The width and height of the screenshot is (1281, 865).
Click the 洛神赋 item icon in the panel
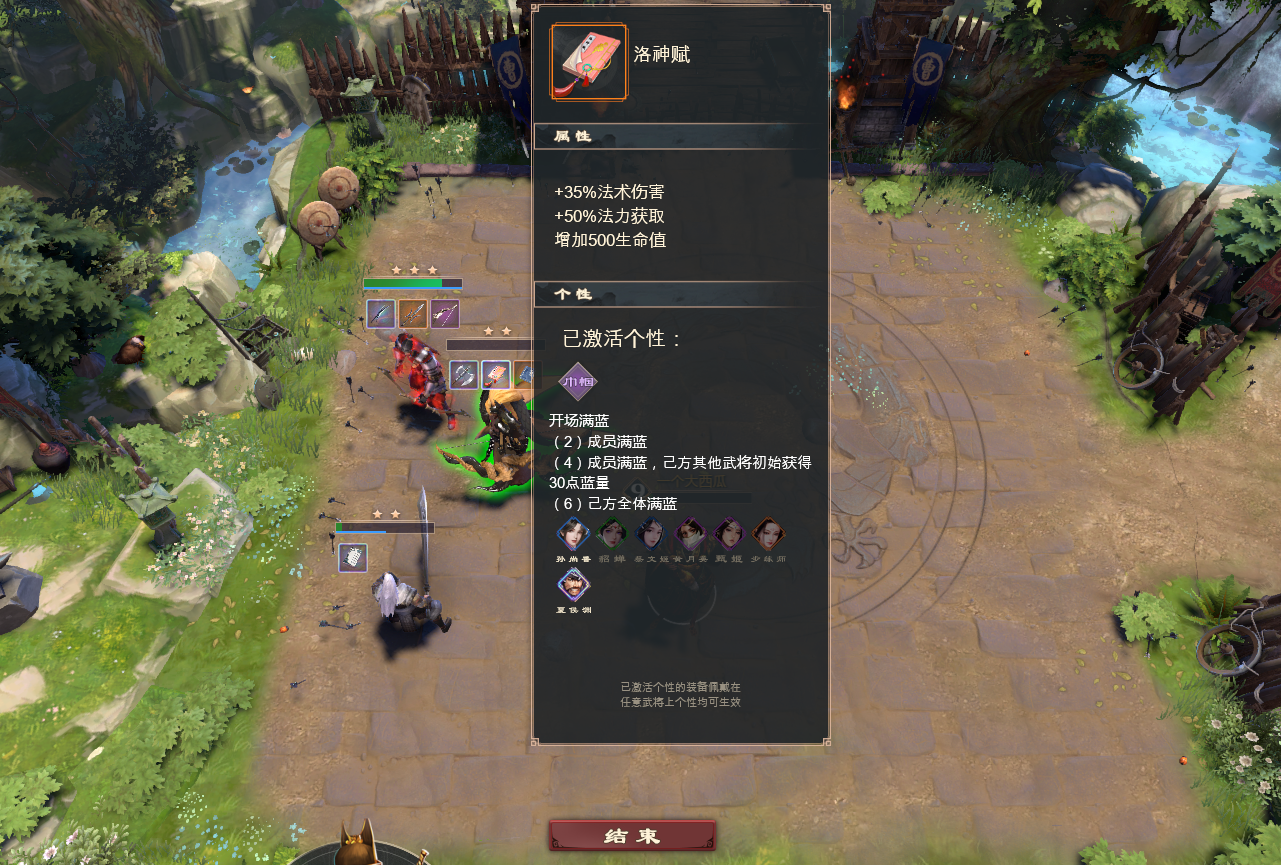(588, 62)
